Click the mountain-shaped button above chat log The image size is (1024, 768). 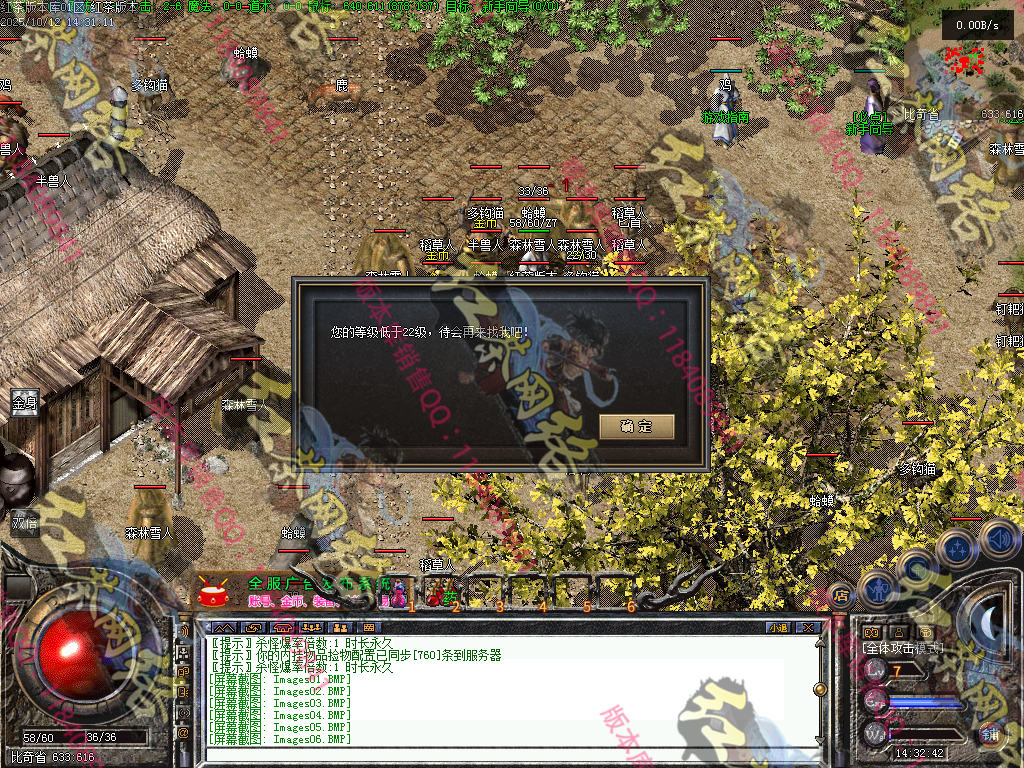click(223, 627)
